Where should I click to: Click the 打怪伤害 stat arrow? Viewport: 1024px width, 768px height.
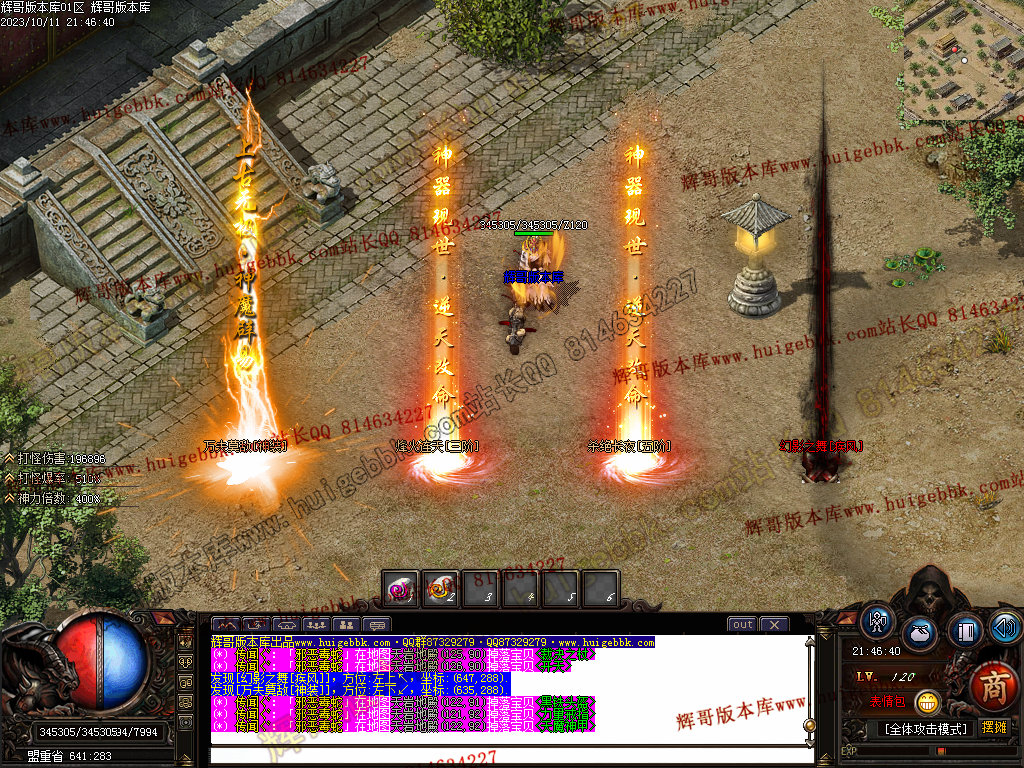[9, 459]
